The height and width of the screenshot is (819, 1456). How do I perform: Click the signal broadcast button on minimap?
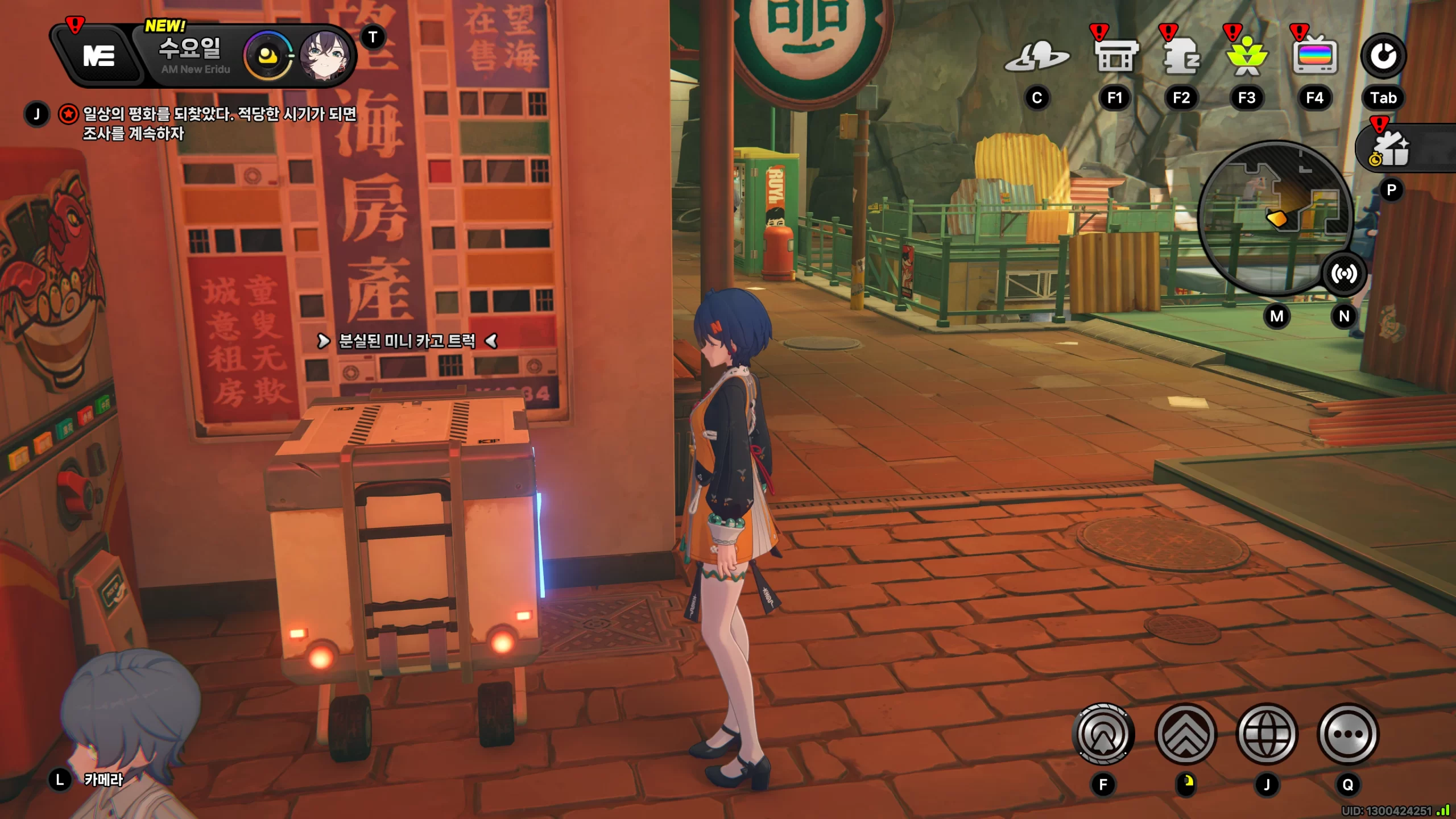point(1343,274)
